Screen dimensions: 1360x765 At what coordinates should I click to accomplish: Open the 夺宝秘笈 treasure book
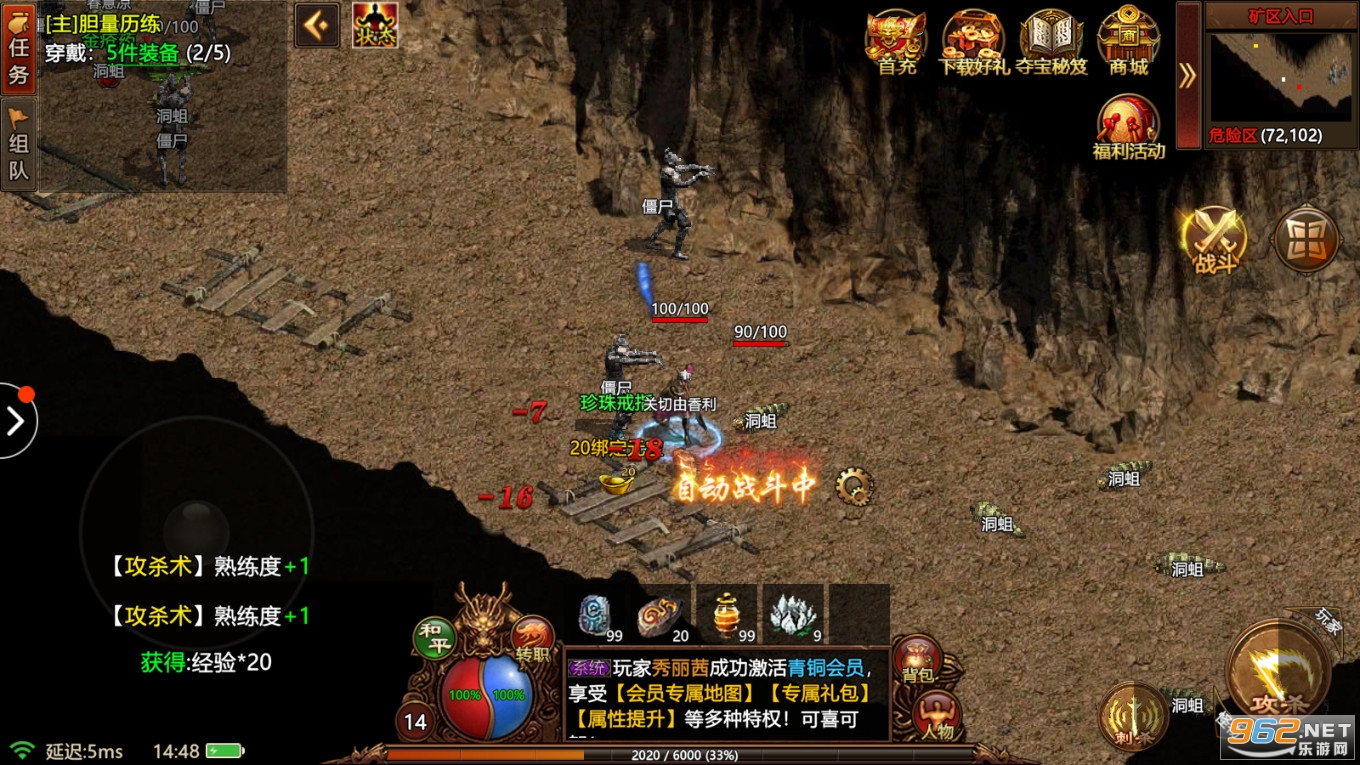[1051, 42]
